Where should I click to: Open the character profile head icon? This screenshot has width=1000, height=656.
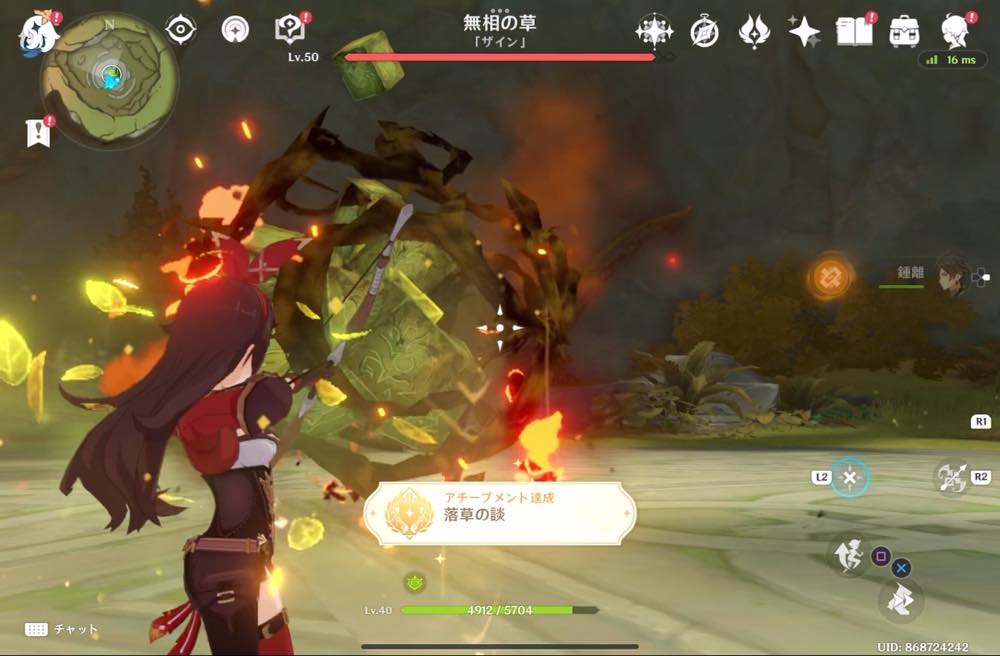pos(956,32)
